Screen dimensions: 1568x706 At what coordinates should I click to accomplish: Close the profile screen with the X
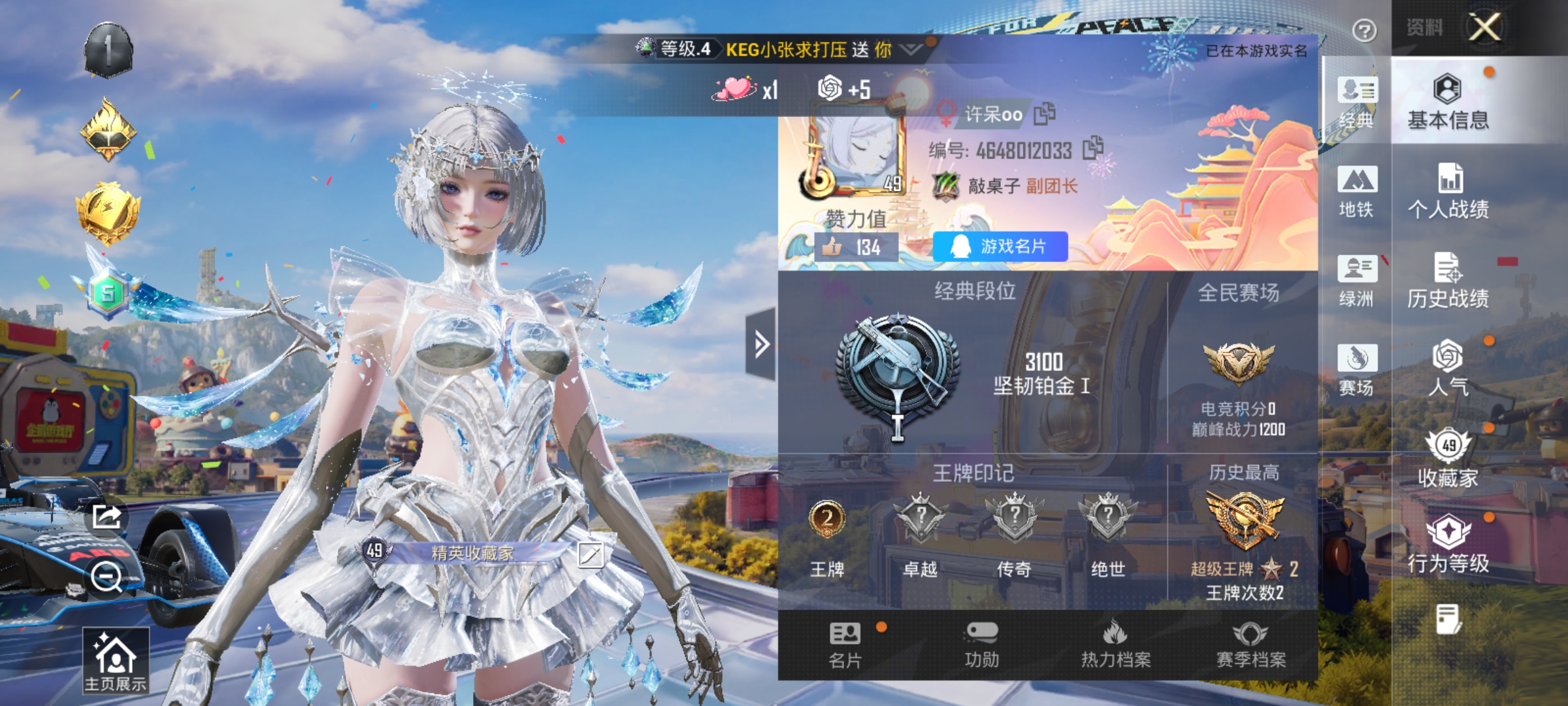click(x=1484, y=27)
